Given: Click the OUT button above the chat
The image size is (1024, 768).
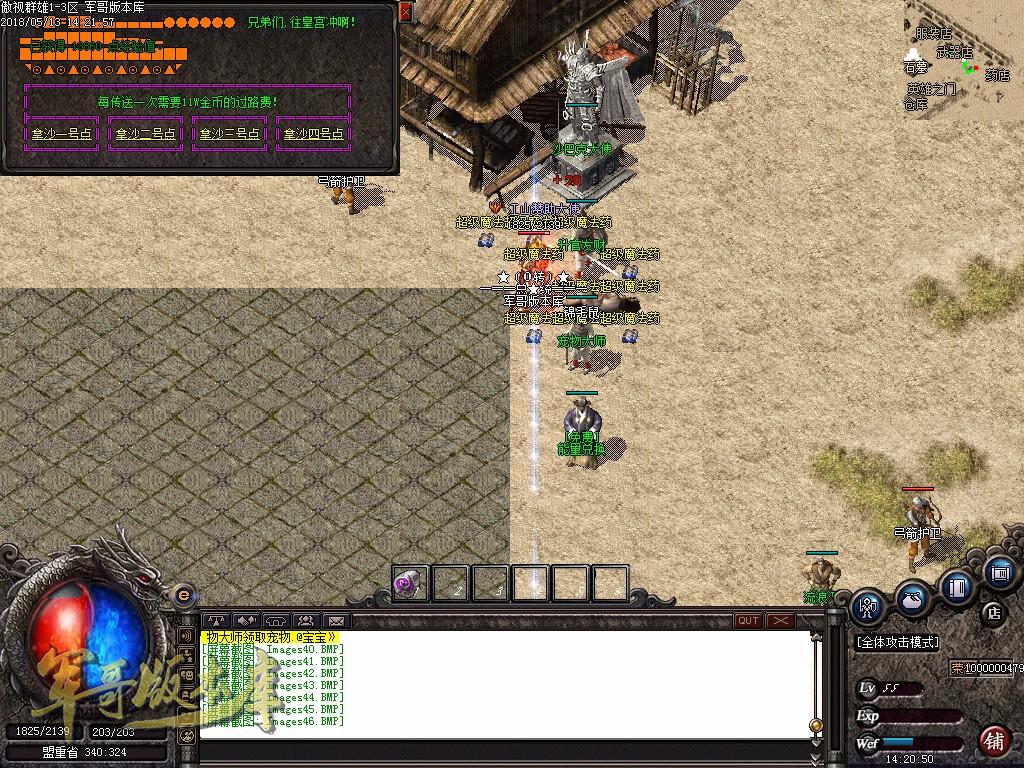Looking at the screenshot, I should (748, 621).
